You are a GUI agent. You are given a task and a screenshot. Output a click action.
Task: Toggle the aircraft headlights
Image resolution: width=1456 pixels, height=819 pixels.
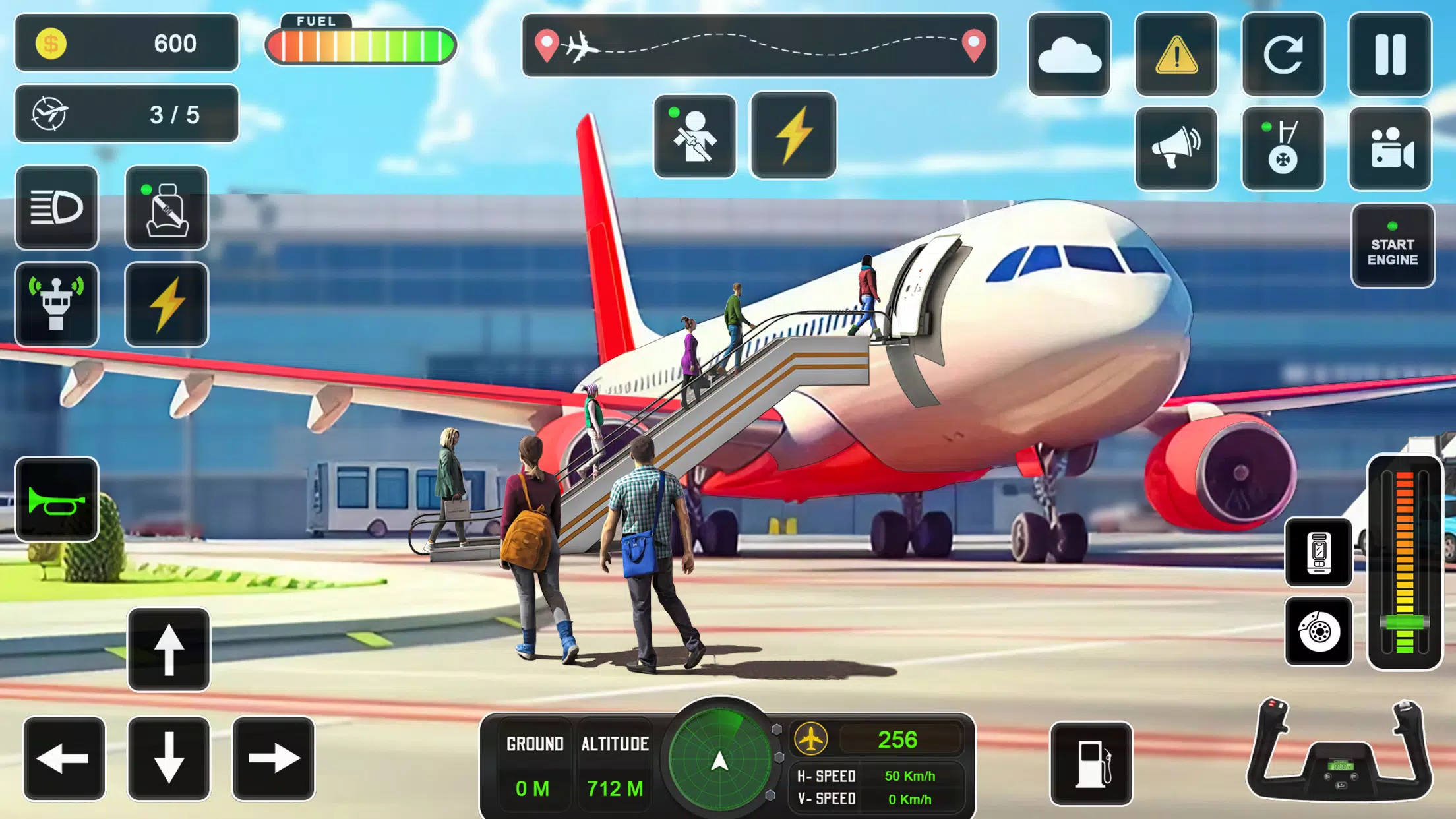click(57, 208)
